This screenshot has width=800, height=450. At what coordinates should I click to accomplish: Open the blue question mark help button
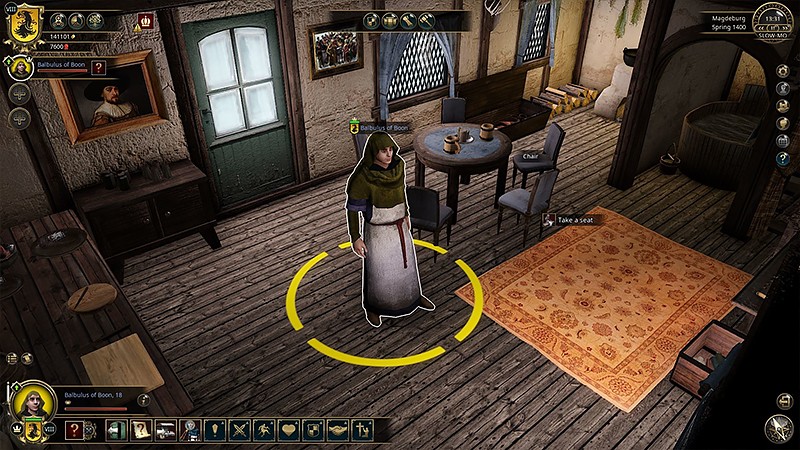click(x=783, y=158)
